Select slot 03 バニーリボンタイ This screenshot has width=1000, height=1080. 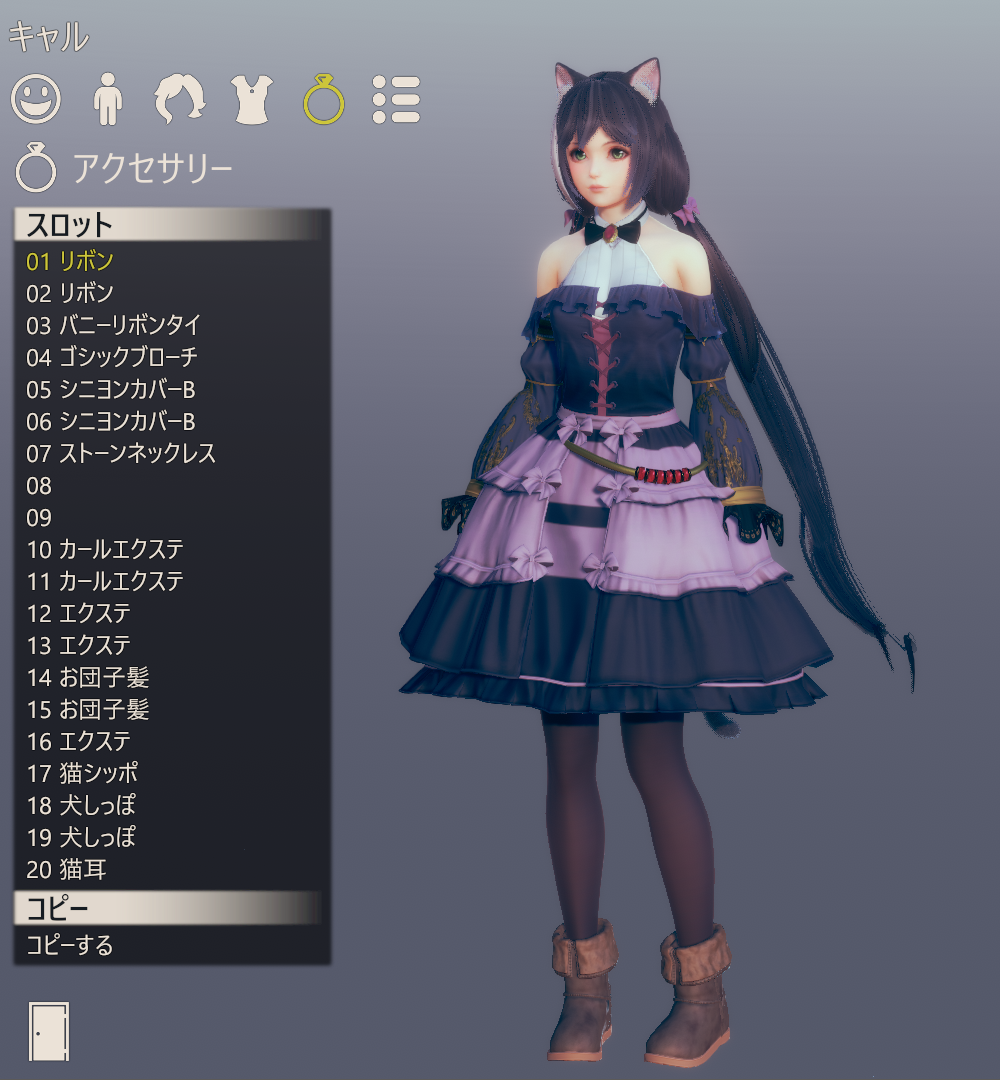[114, 325]
